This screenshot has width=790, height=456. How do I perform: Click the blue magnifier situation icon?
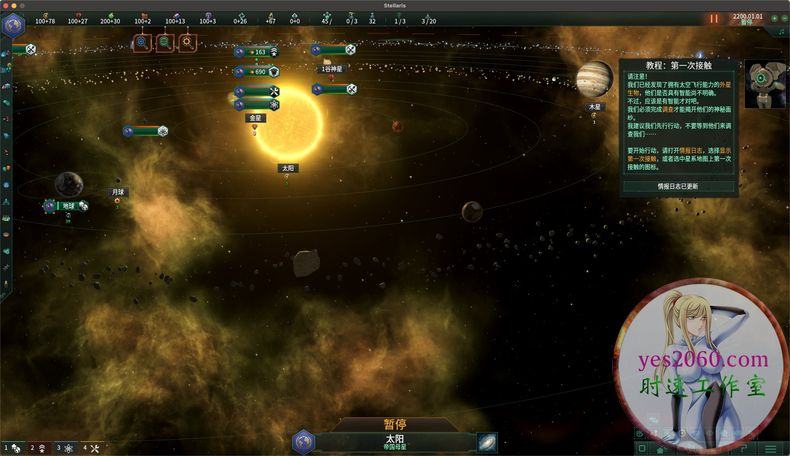[x=142, y=42]
